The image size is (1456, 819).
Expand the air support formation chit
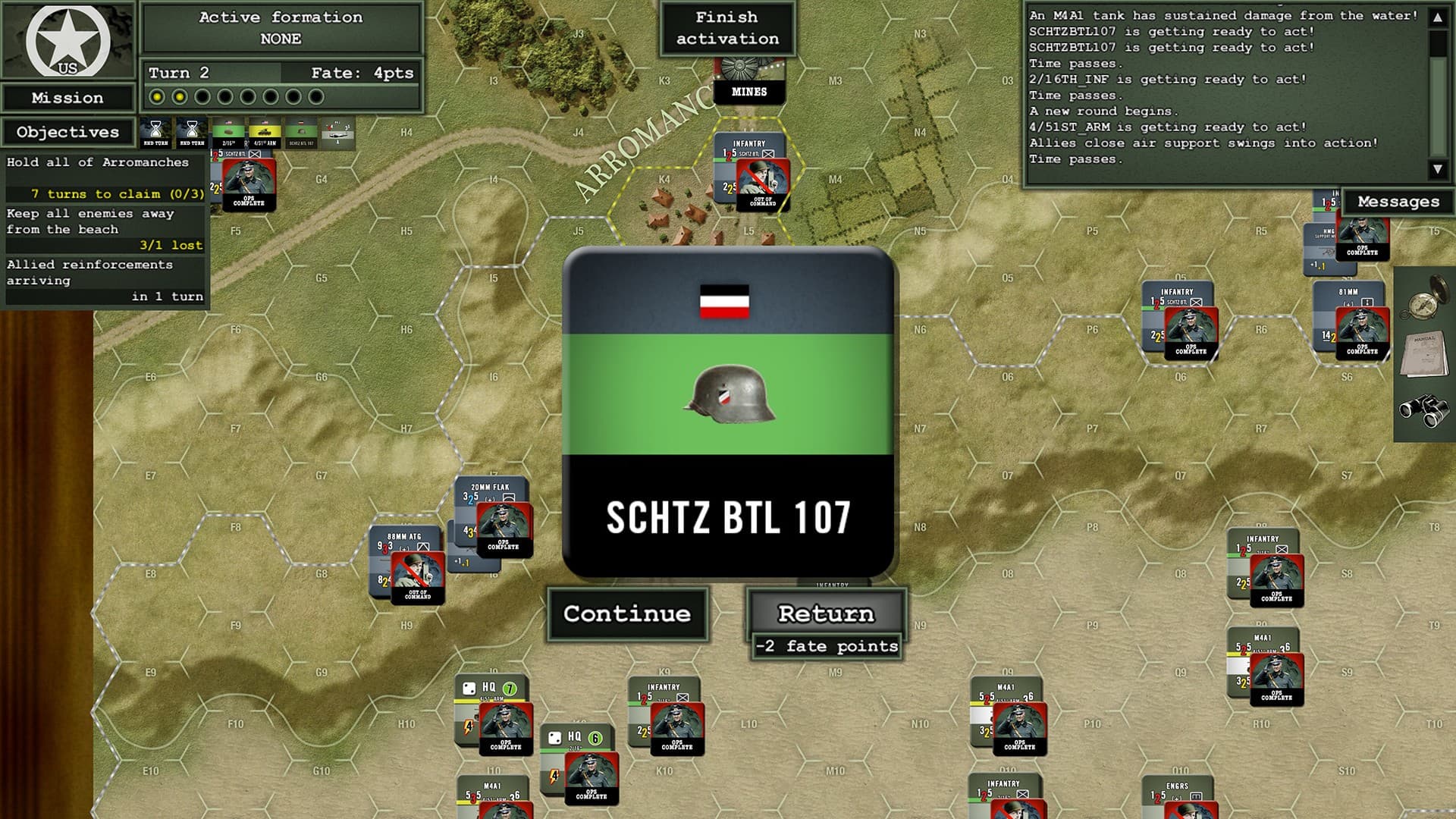337,135
